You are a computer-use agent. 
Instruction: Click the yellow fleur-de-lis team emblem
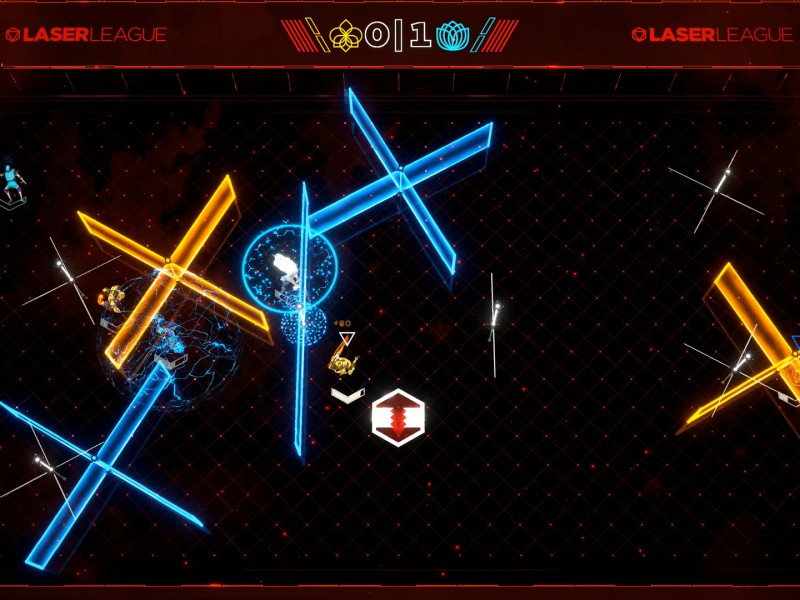tap(345, 36)
